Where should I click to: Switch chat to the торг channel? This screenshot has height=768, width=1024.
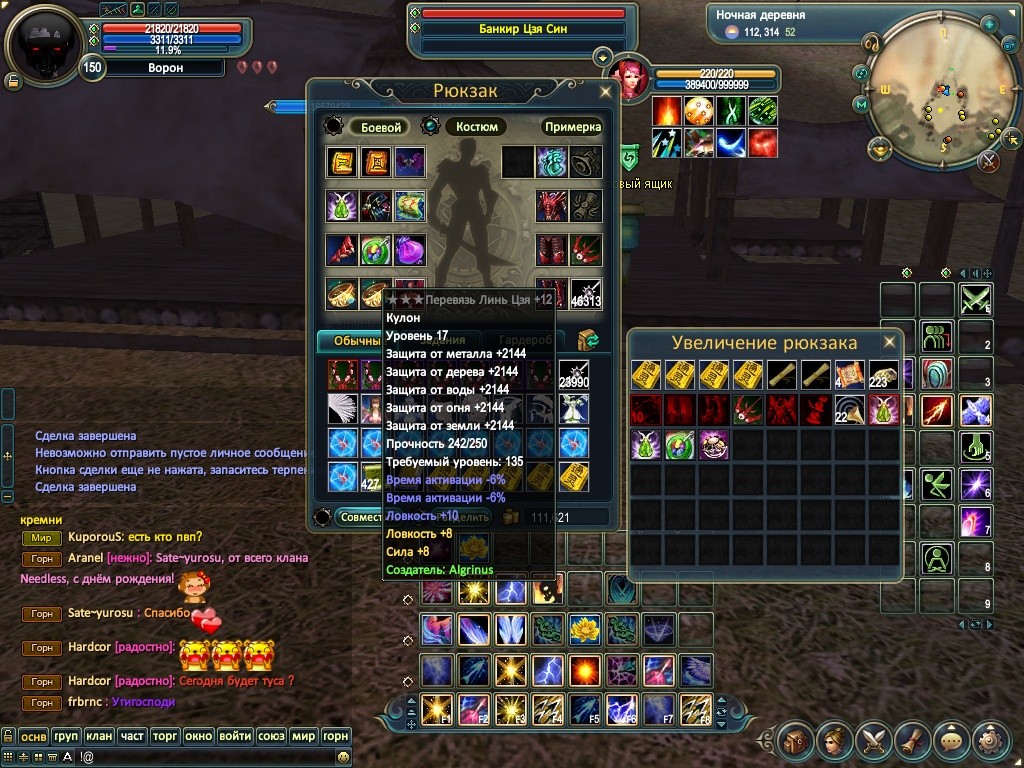point(165,736)
